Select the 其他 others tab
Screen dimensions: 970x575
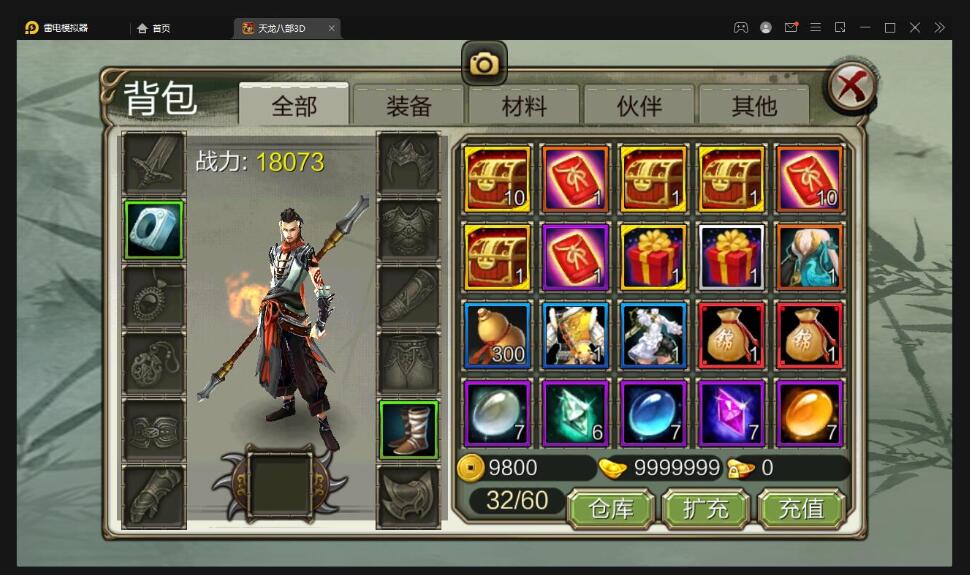pos(754,105)
